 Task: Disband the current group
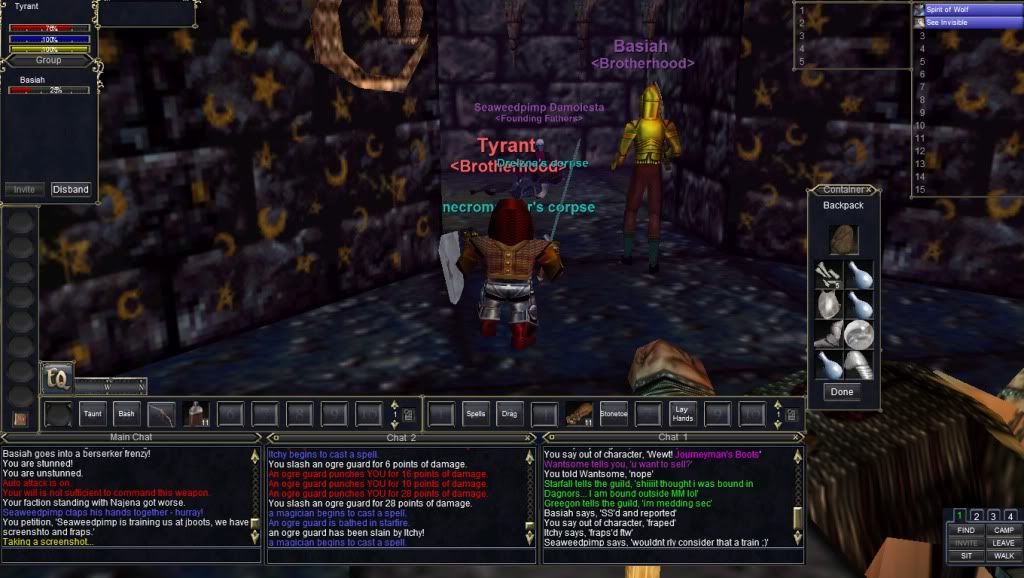point(71,189)
